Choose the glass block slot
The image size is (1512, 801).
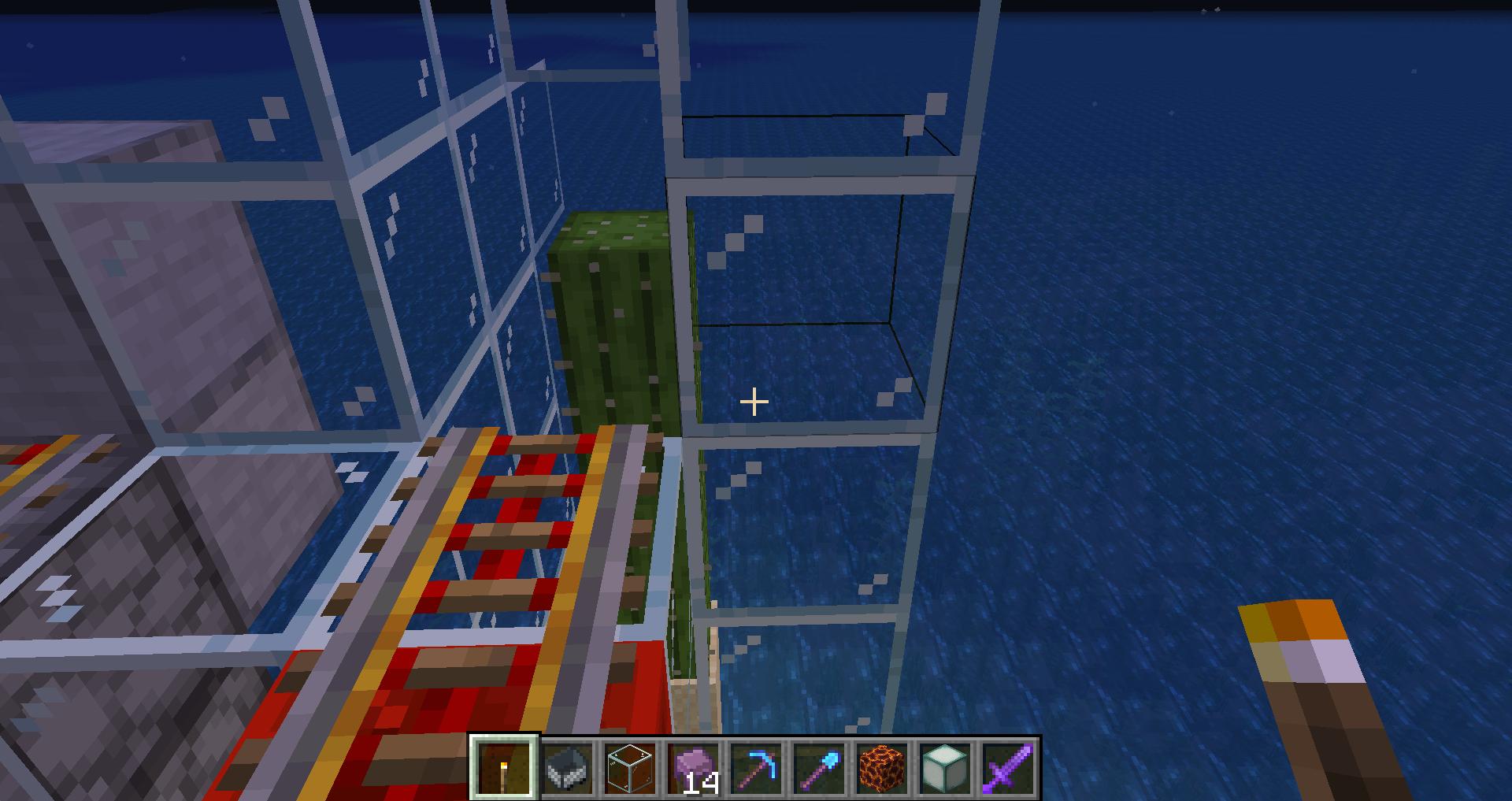click(631, 768)
